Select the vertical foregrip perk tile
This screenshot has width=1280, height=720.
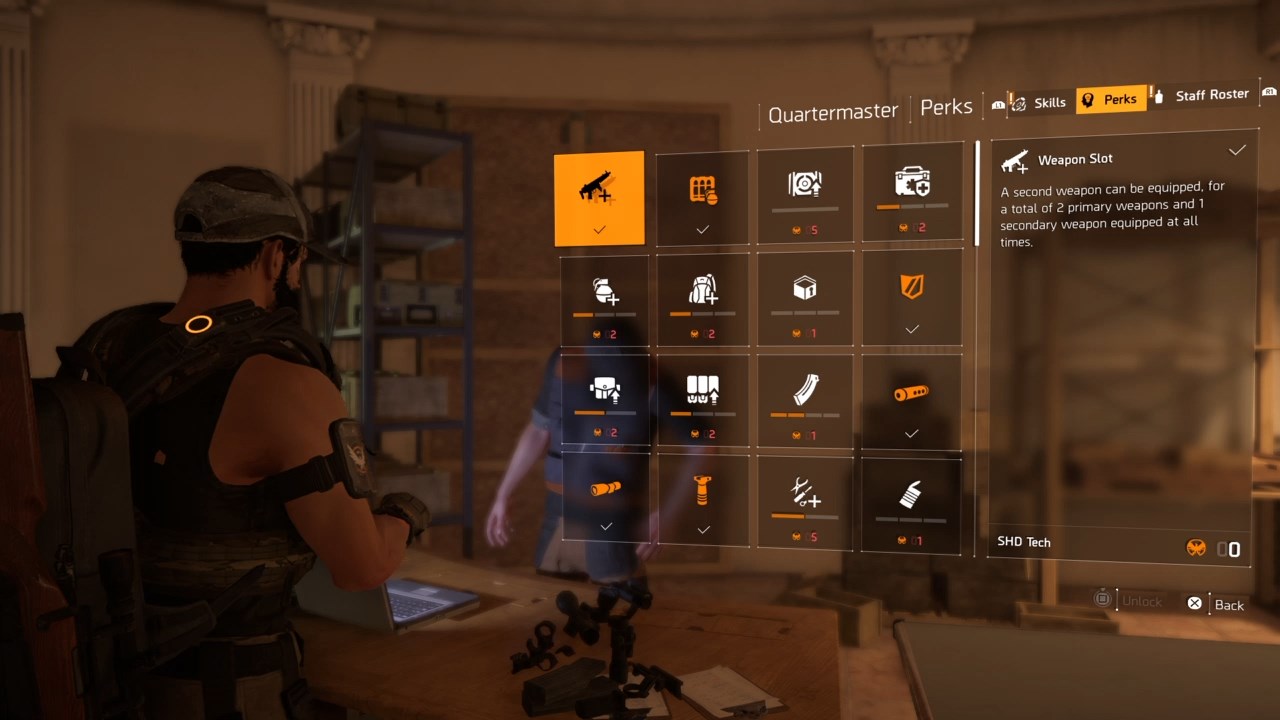703,500
